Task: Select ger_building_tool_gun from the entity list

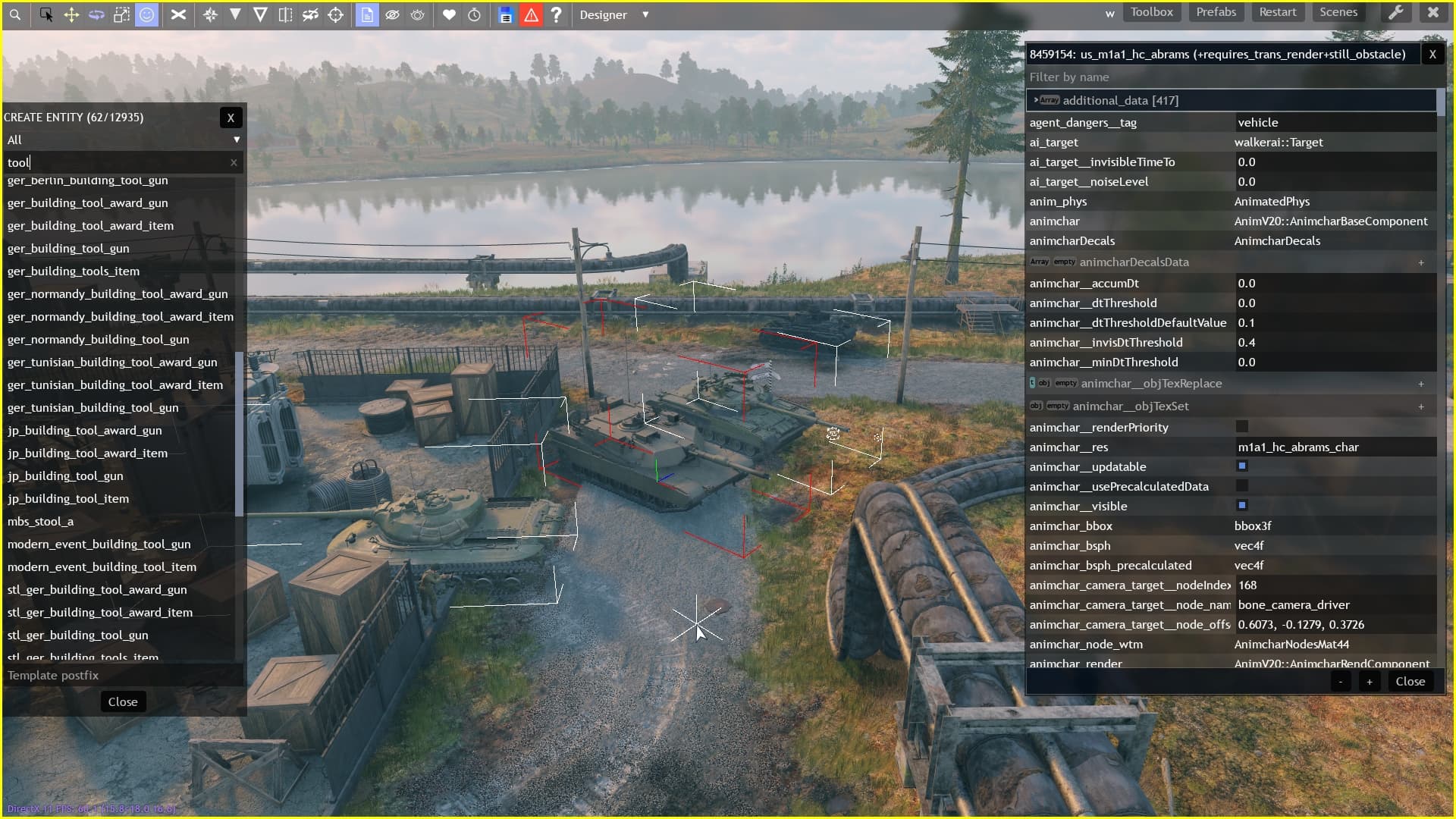Action: click(68, 248)
